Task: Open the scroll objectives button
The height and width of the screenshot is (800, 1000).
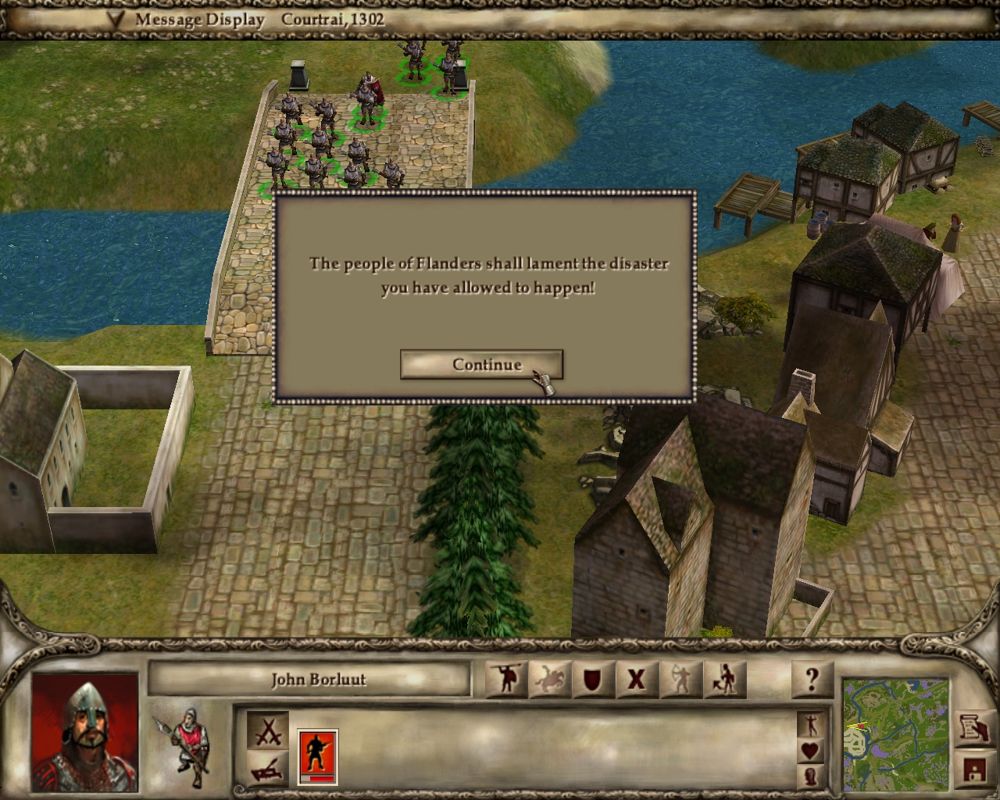Action: coord(971,728)
